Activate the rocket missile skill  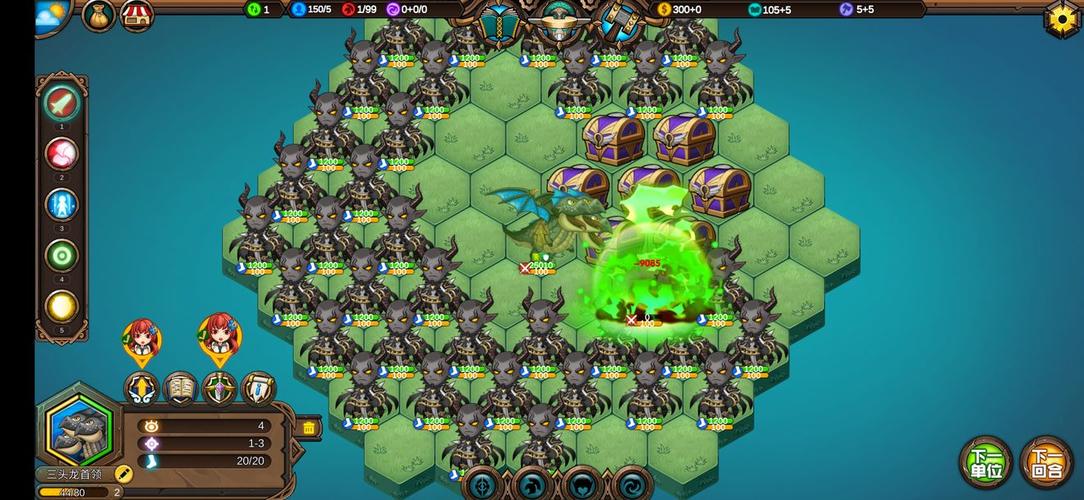[62, 102]
